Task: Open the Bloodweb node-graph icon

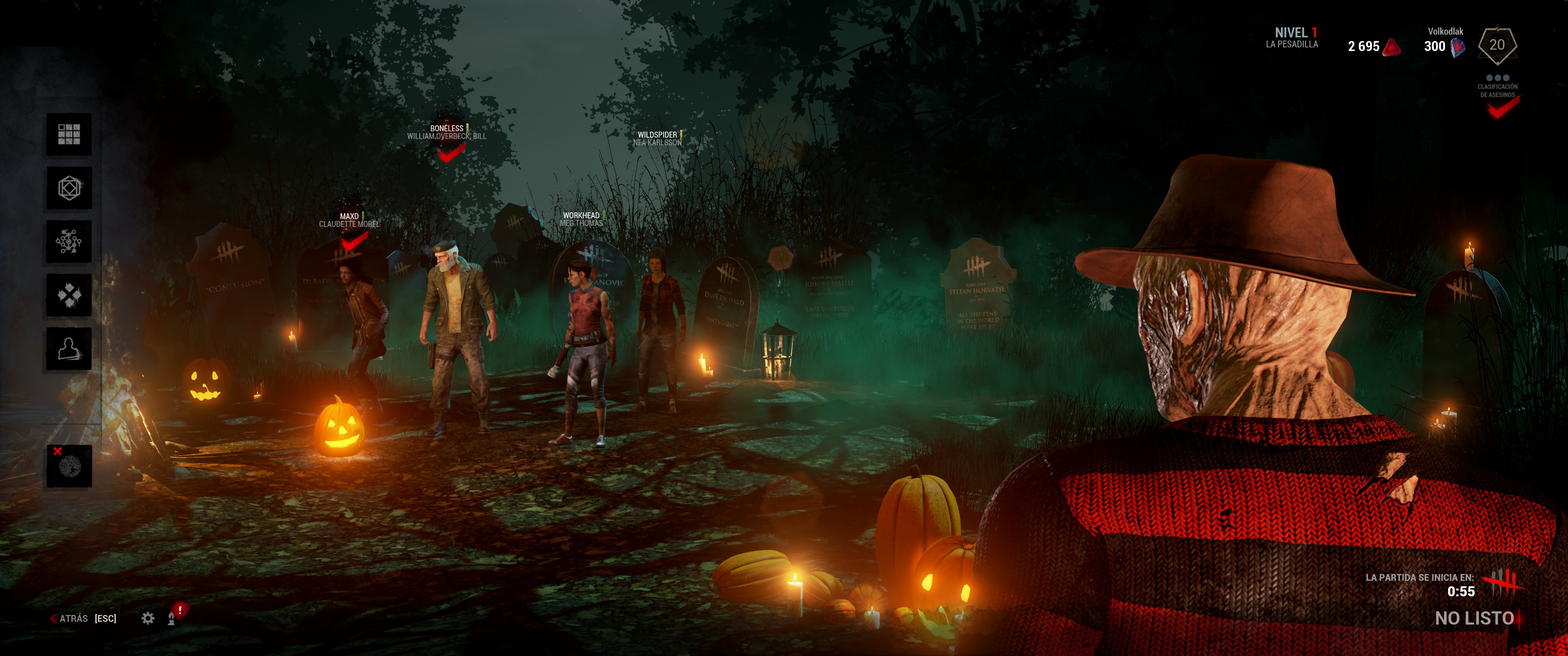Action: (69, 241)
